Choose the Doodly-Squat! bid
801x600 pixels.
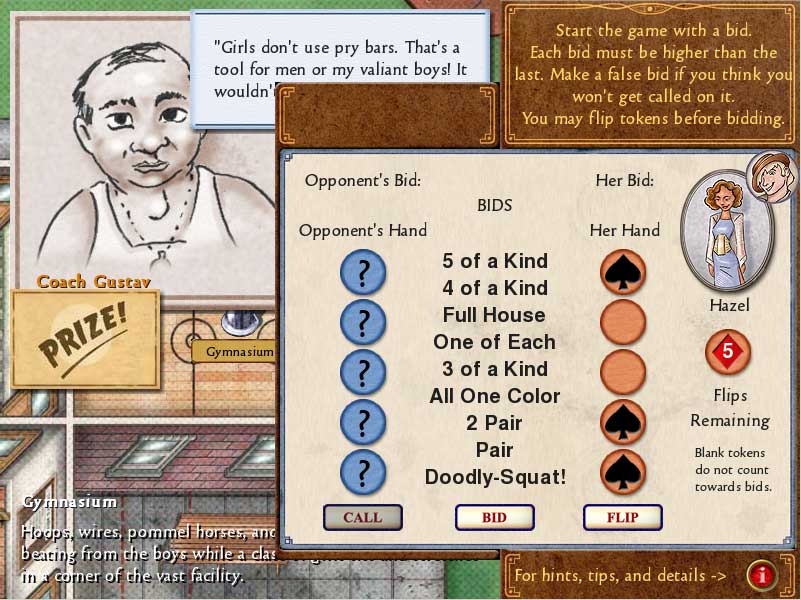(495, 477)
